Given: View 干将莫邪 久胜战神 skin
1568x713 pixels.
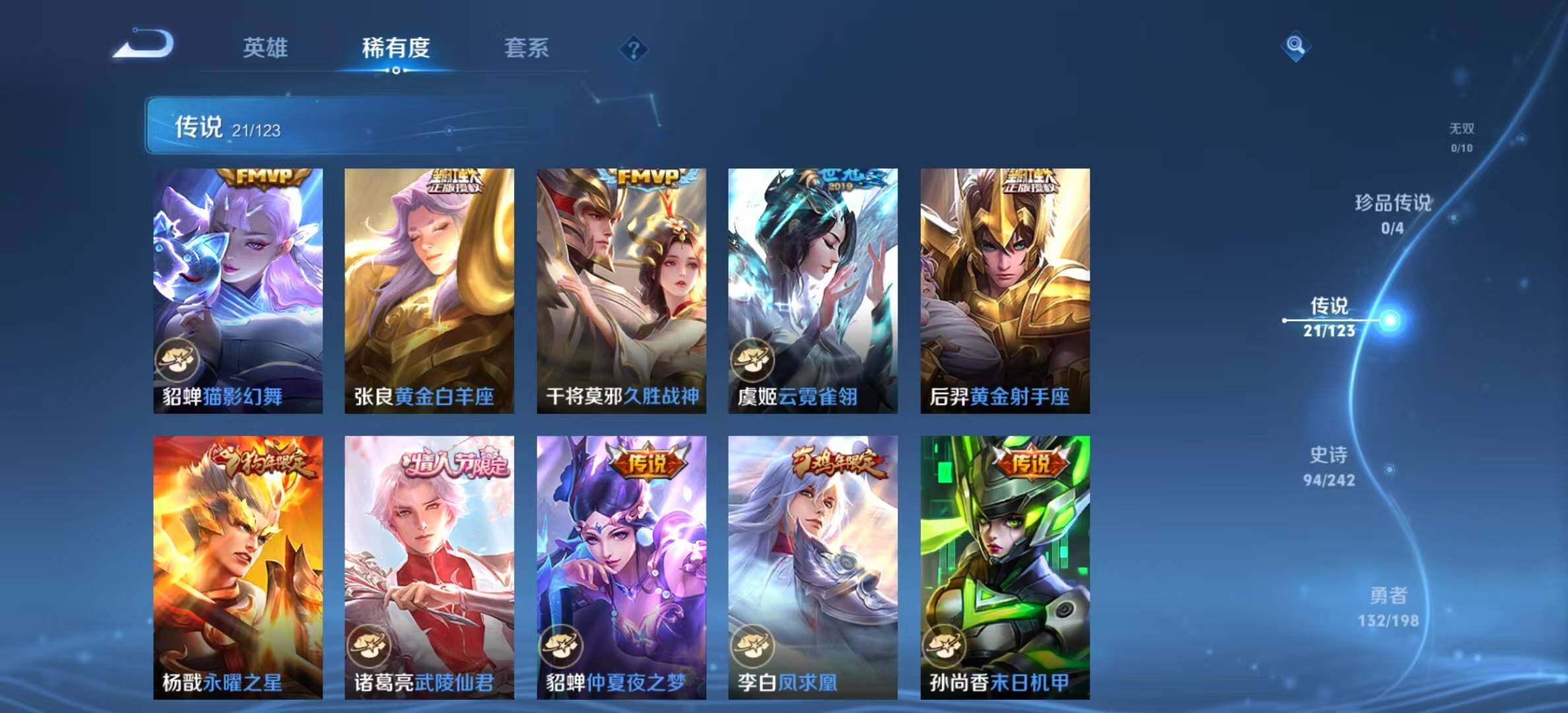Looking at the screenshot, I should point(621,290).
